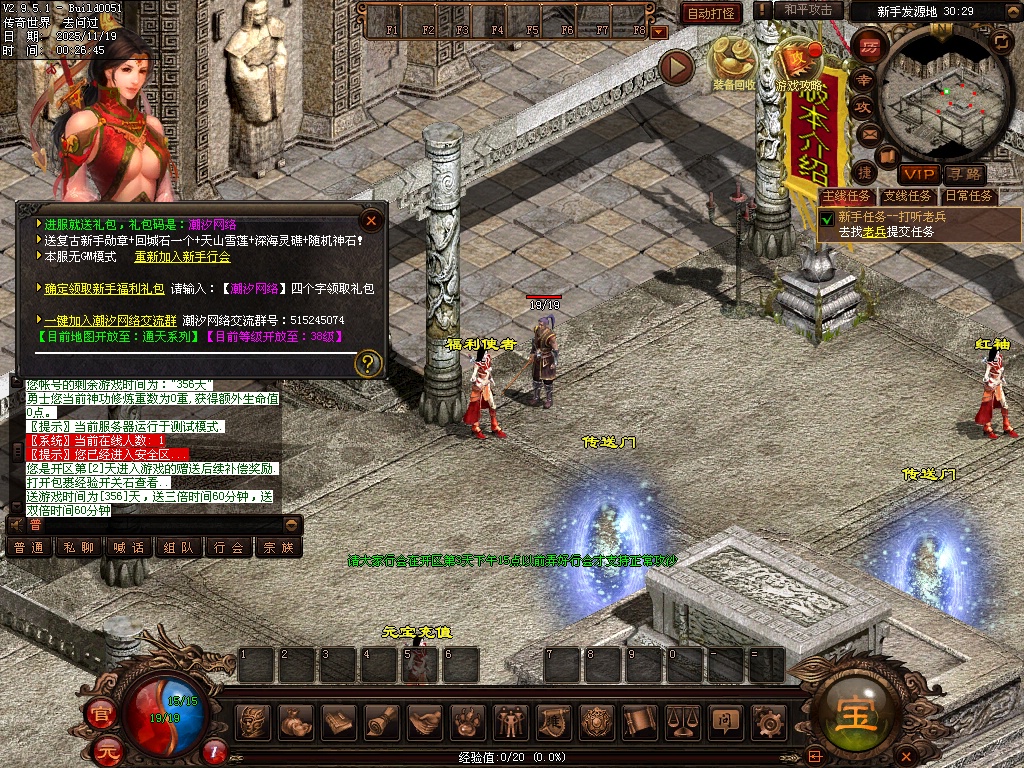Image resolution: width=1024 pixels, height=768 pixels.
Task: Switch to the 支线任务 side quest tab
Action: (x=907, y=196)
